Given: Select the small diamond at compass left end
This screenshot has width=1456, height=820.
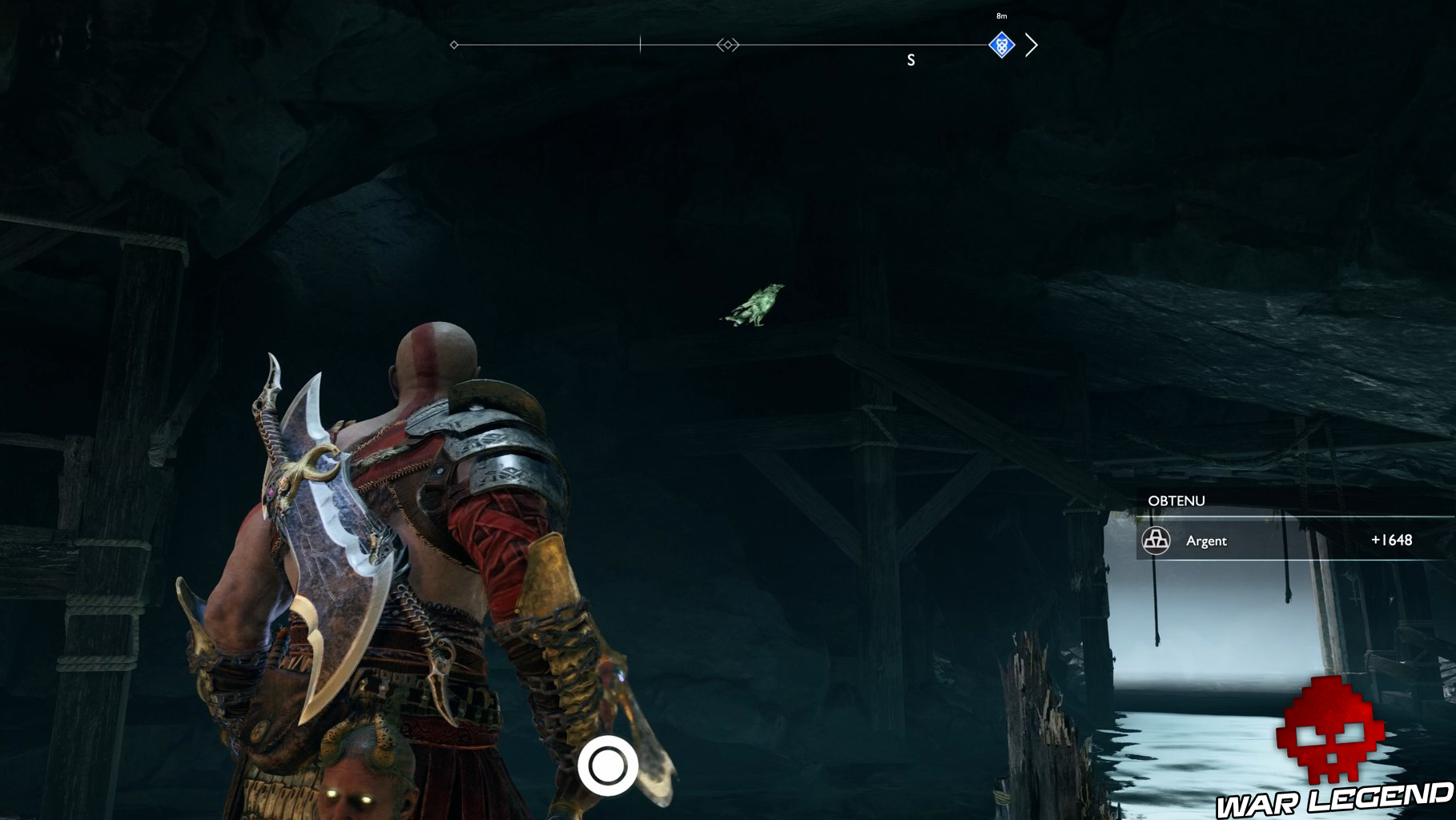Looking at the screenshot, I should pyautogui.click(x=454, y=46).
